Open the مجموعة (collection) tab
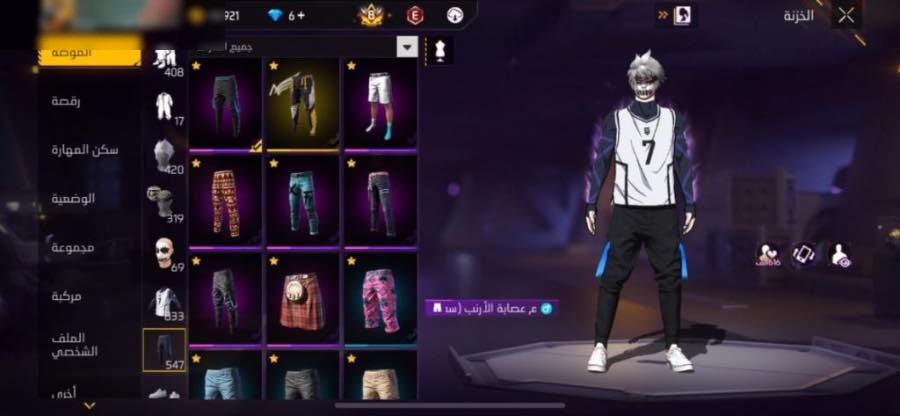Screen dimensions: 900x416 (77, 247)
